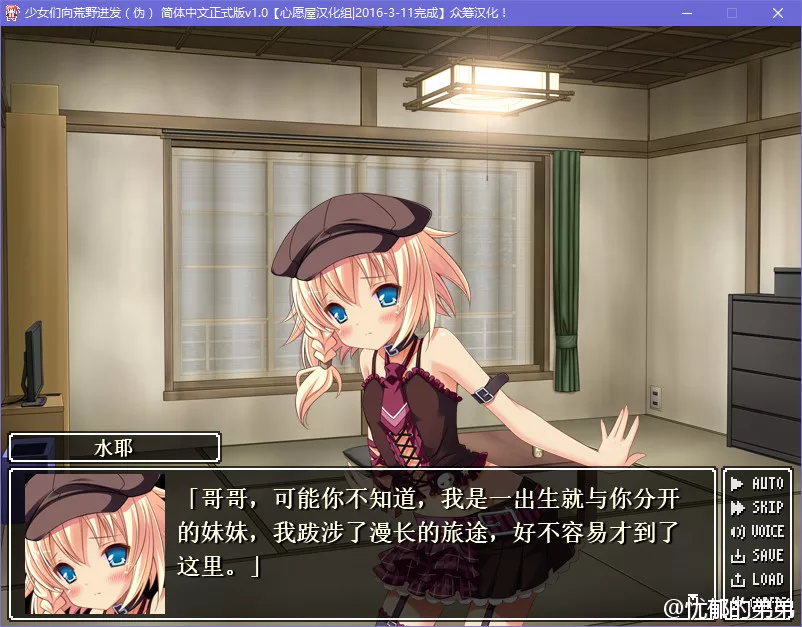Image resolution: width=802 pixels, height=627 pixels.
Task: Close the game window
Action: click(x=777, y=13)
